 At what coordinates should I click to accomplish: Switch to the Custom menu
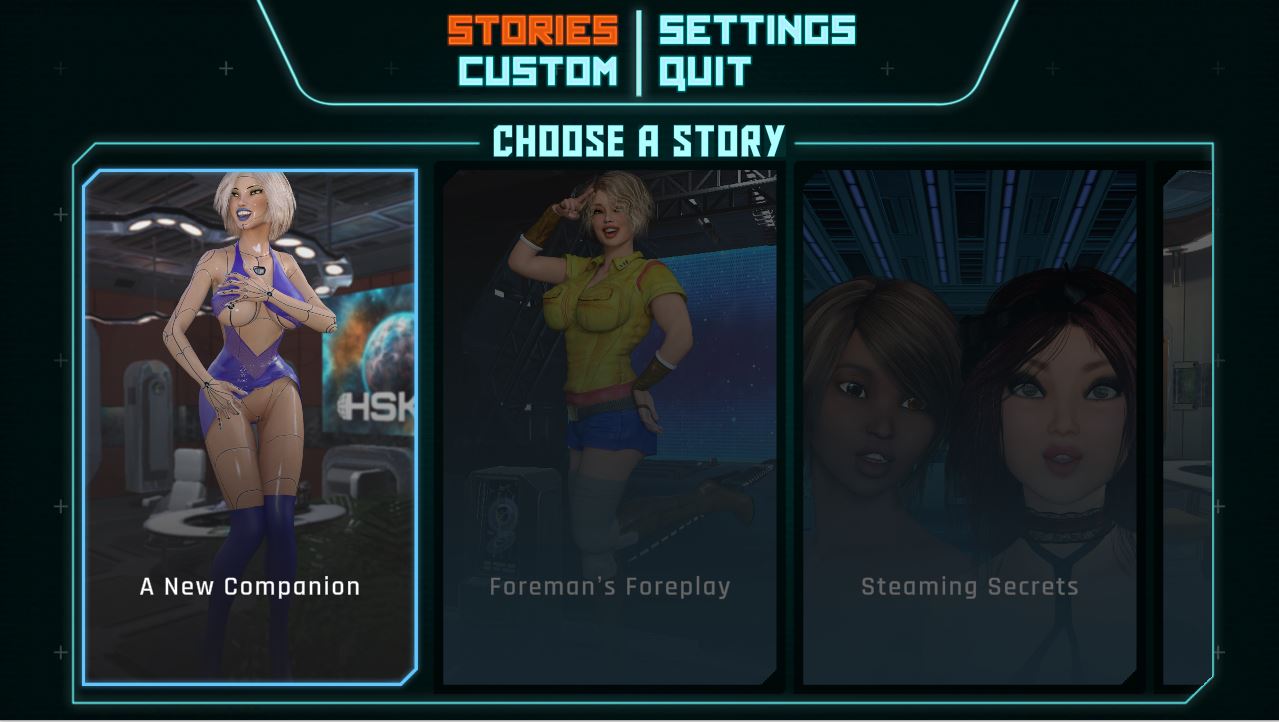tap(538, 72)
